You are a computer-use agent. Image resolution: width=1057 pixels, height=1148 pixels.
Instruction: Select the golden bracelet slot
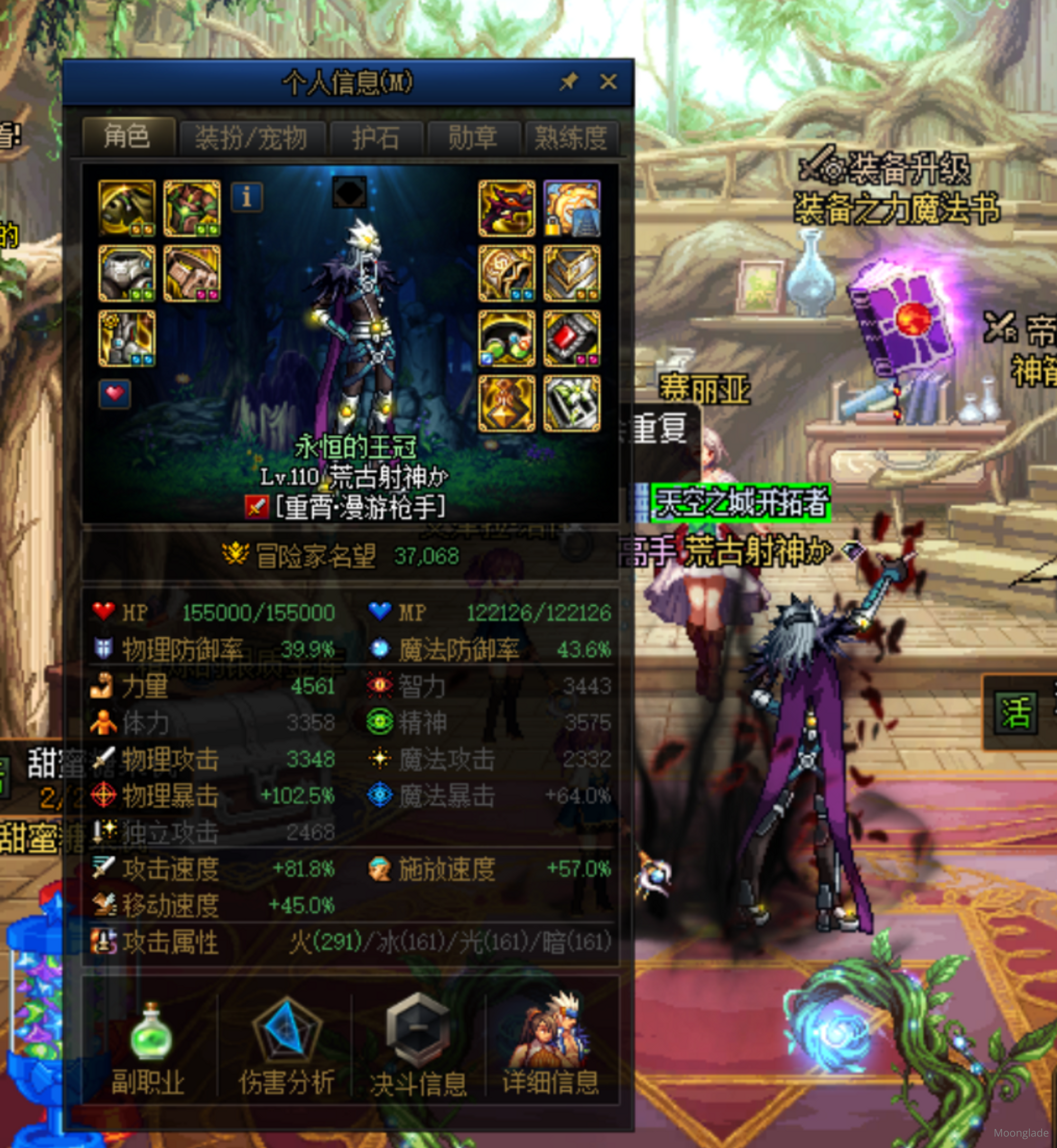pos(507,273)
